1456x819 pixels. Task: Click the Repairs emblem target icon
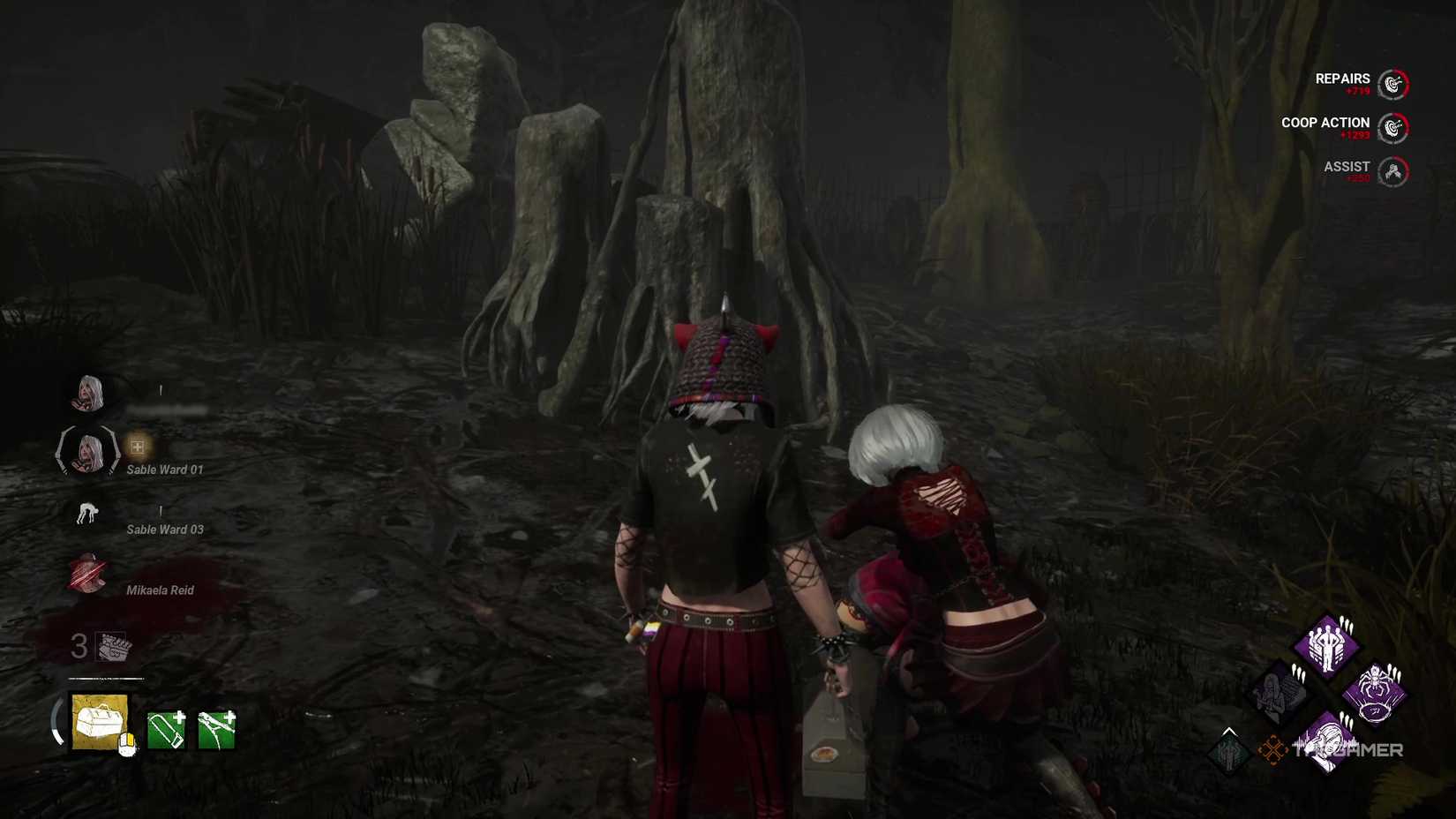(x=1392, y=84)
